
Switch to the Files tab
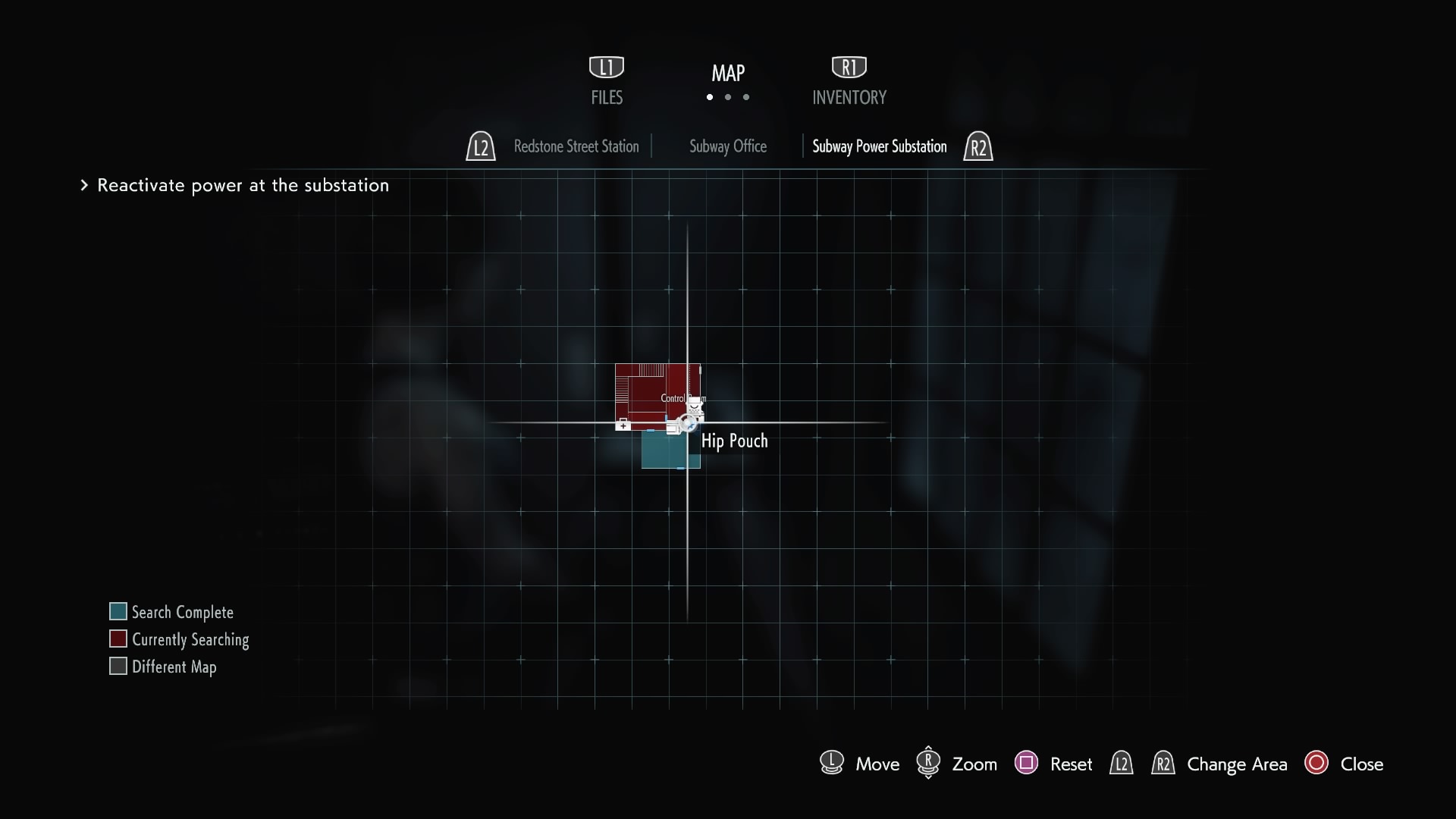(607, 96)
